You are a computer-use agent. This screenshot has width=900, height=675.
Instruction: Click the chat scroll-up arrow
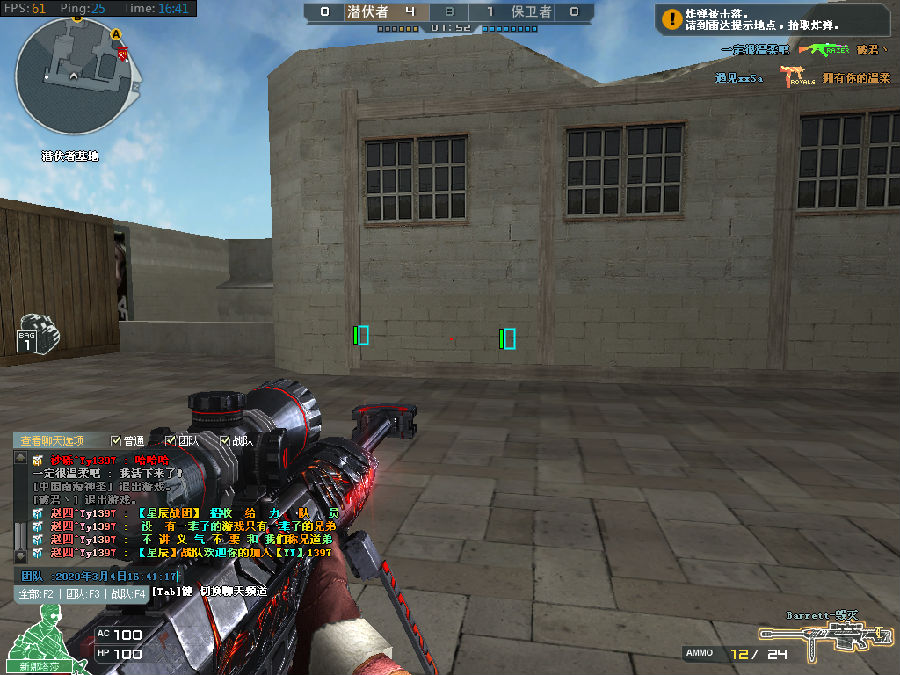pos(19,457)
